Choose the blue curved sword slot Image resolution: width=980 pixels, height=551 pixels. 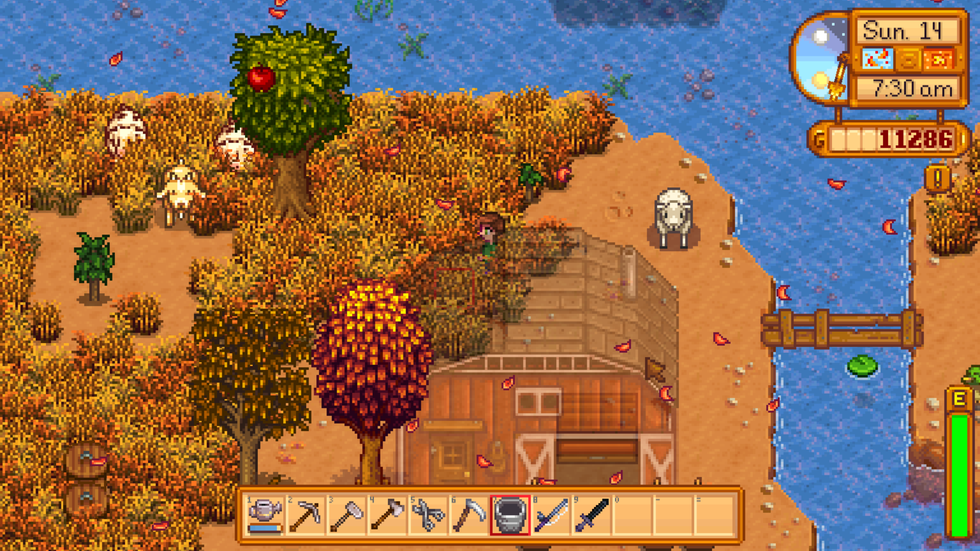tap(551, 515)
